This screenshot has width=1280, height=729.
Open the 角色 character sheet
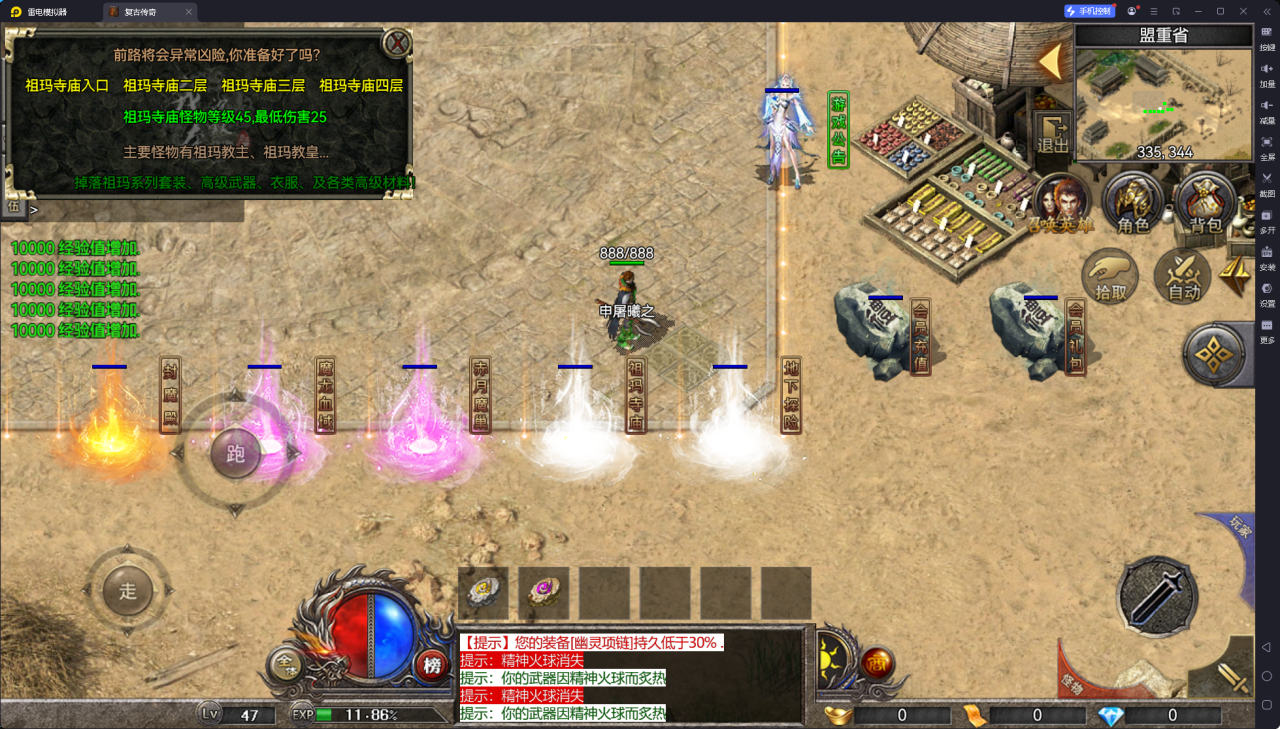1133,204
